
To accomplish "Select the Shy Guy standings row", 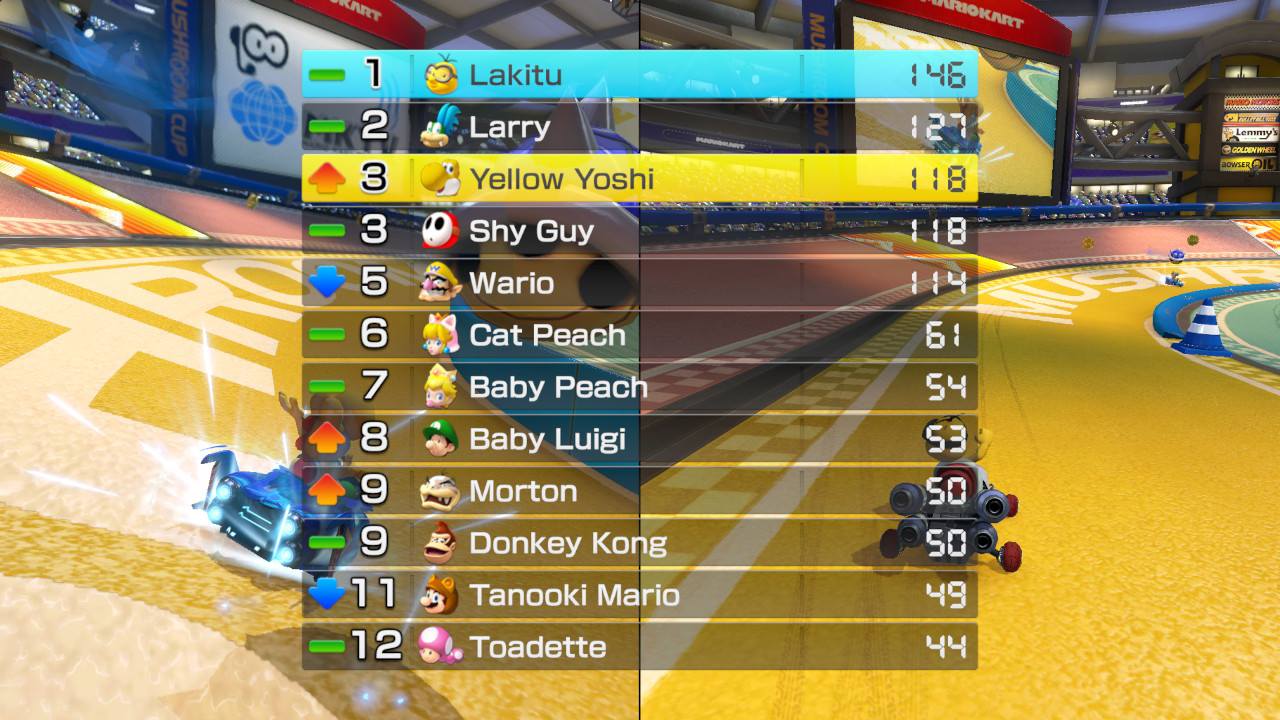I will [640, 231].
